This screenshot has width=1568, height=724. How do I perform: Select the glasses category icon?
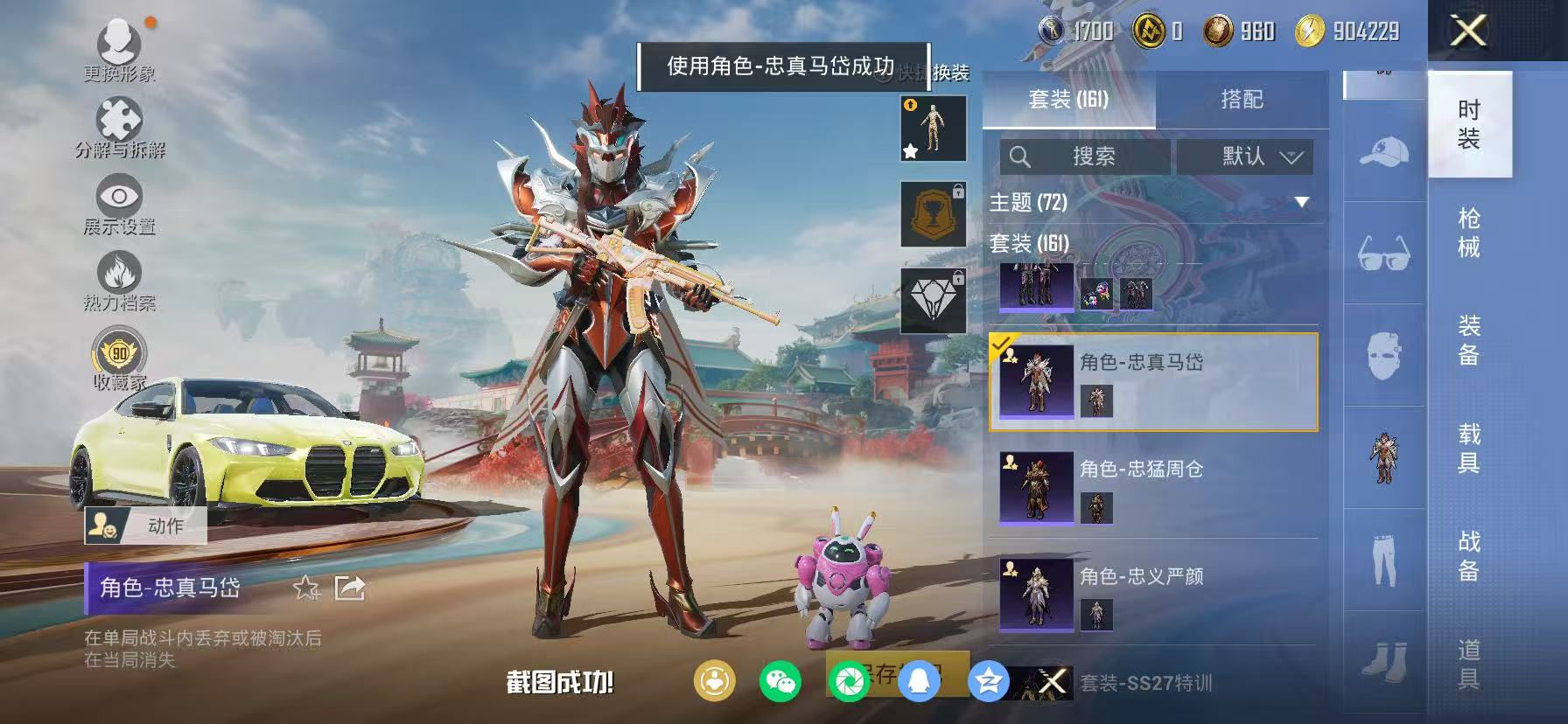pyautogui.click(x=1383, y=252)
